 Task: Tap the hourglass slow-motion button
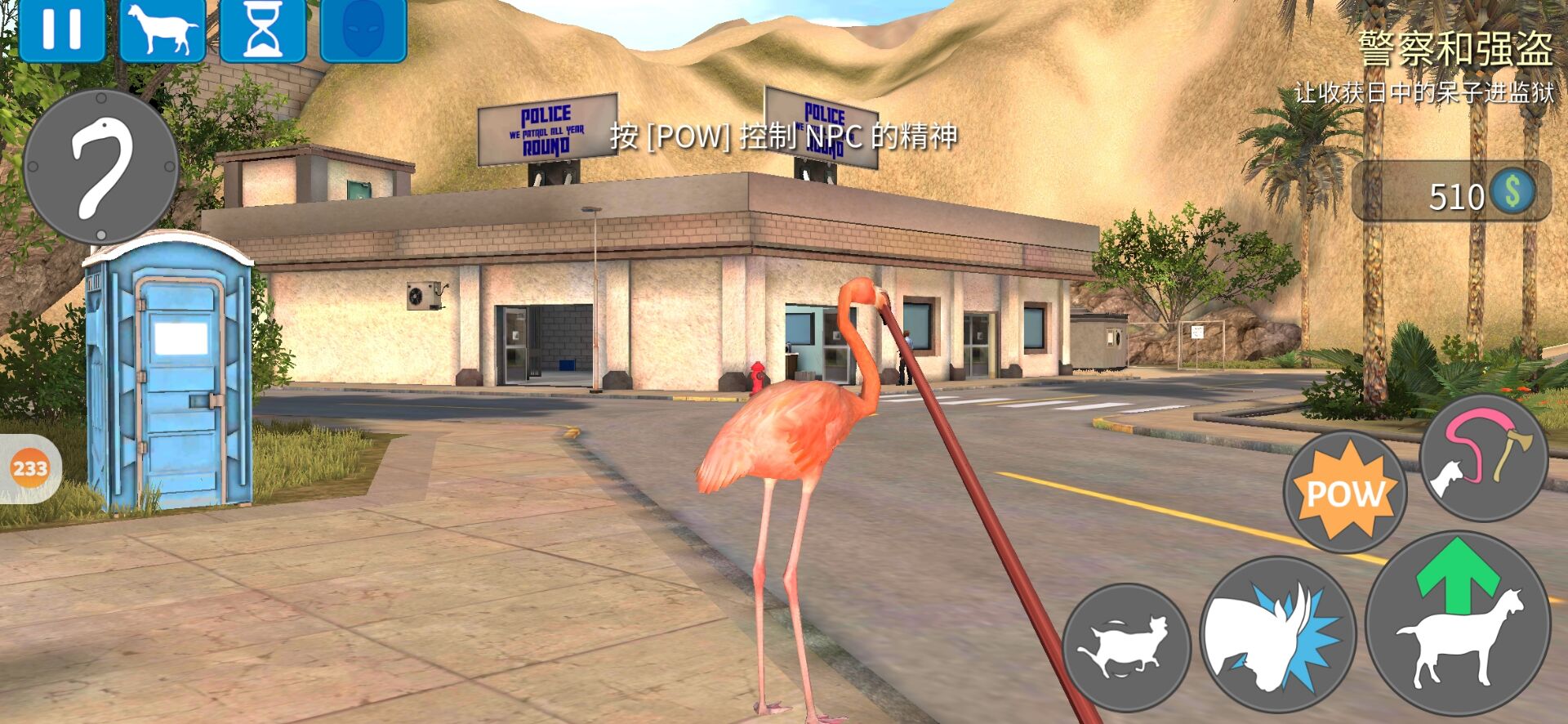pyautogui.click(x=263, y=29)
